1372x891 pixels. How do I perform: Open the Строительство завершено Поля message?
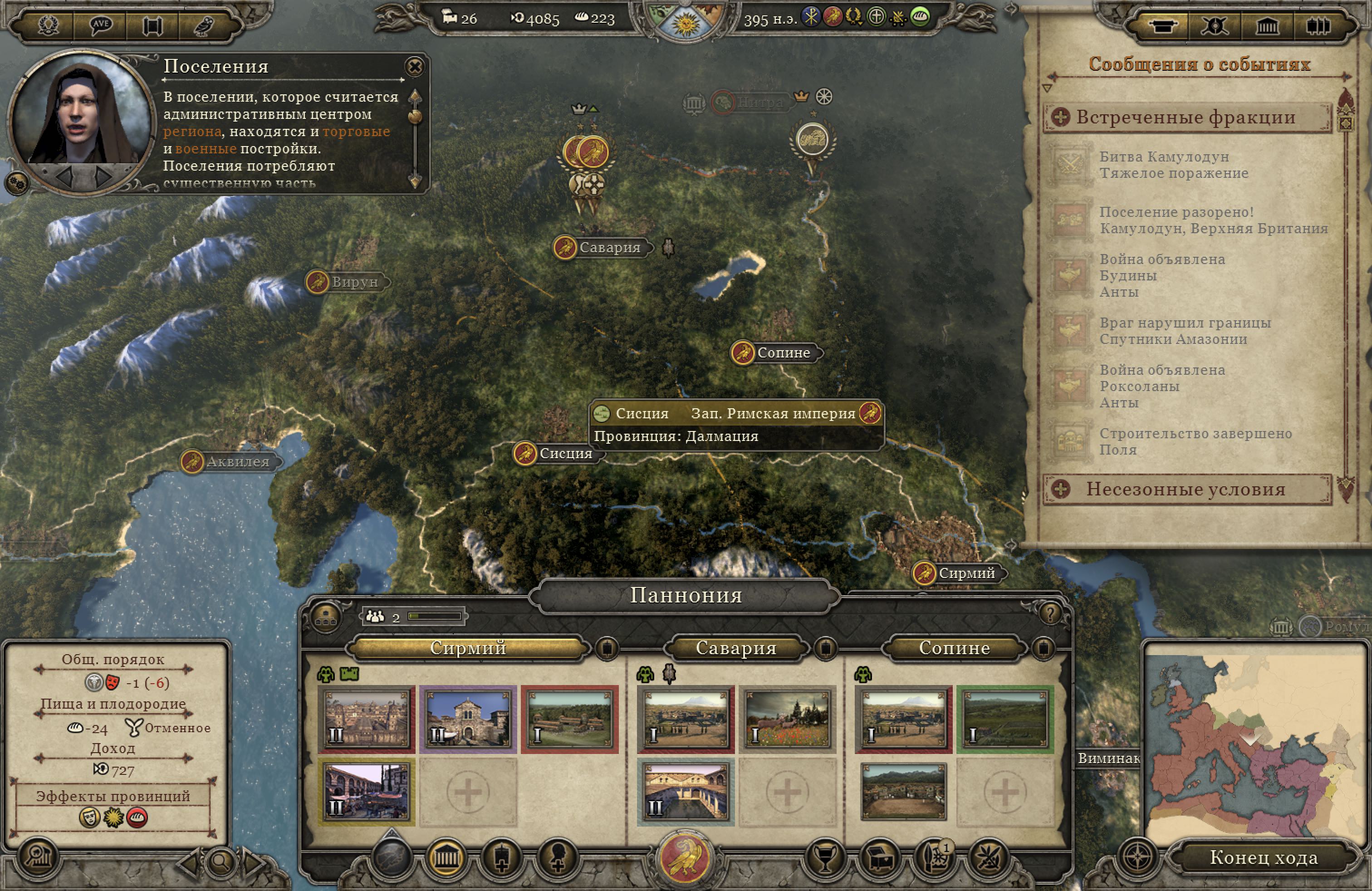click(1195, 441)
